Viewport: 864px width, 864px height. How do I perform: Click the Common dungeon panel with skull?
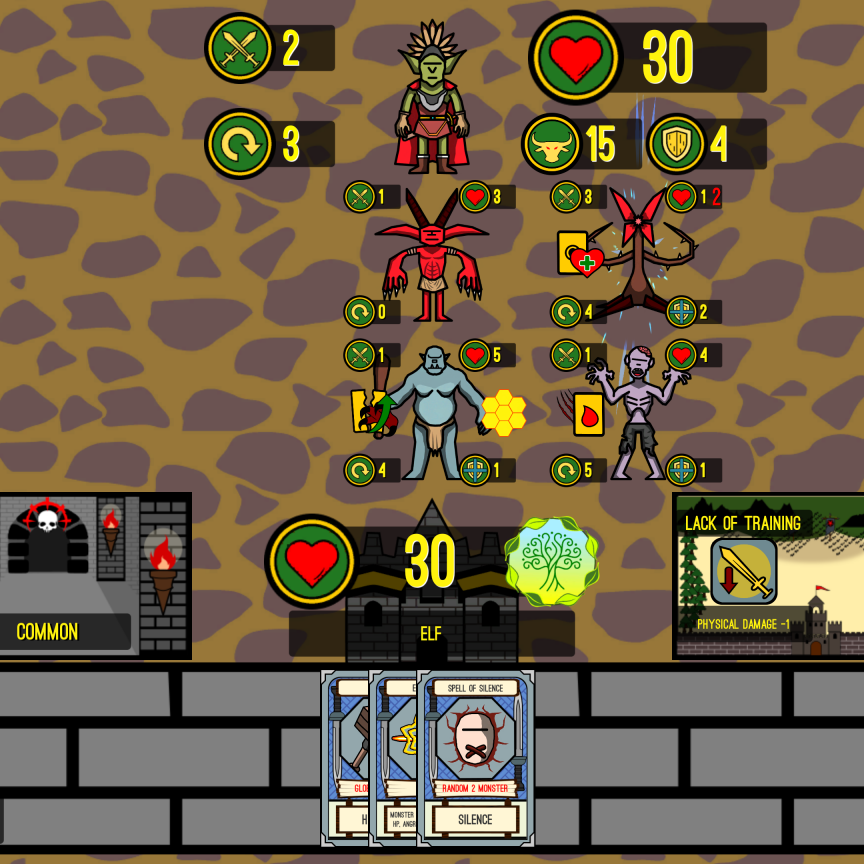pos(95,575)
